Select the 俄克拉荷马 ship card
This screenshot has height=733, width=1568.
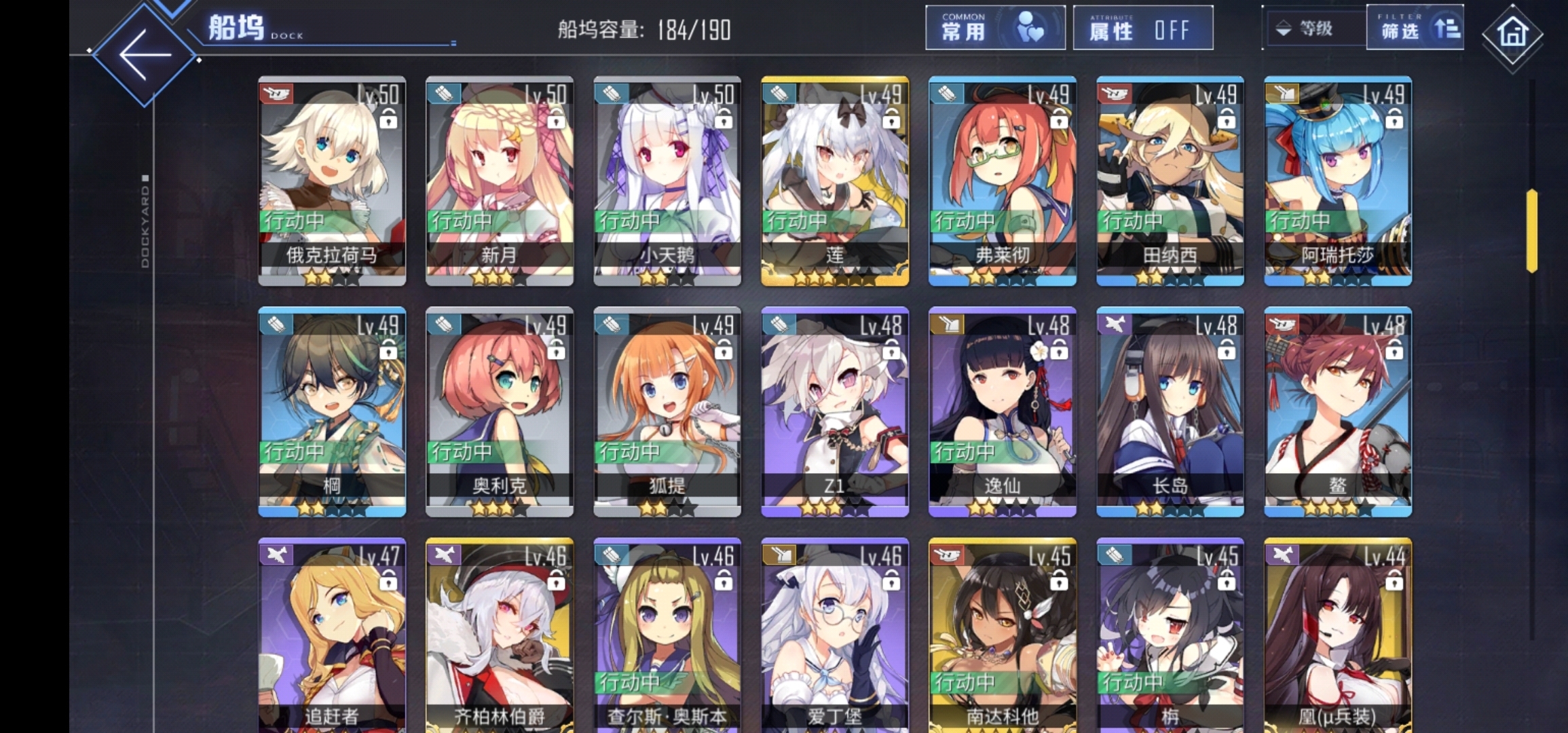pos(332,181)
